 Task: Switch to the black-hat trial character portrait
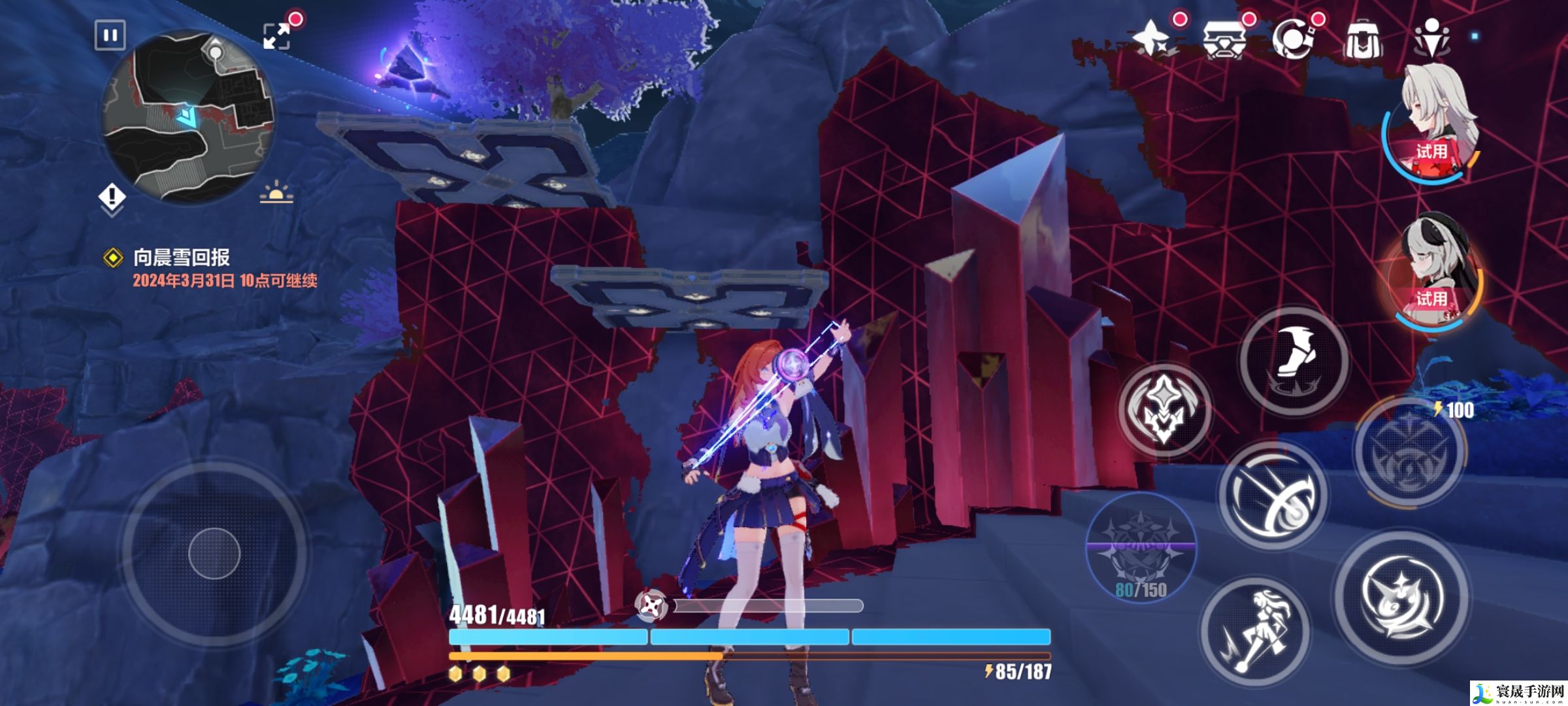click(1437, 271)
